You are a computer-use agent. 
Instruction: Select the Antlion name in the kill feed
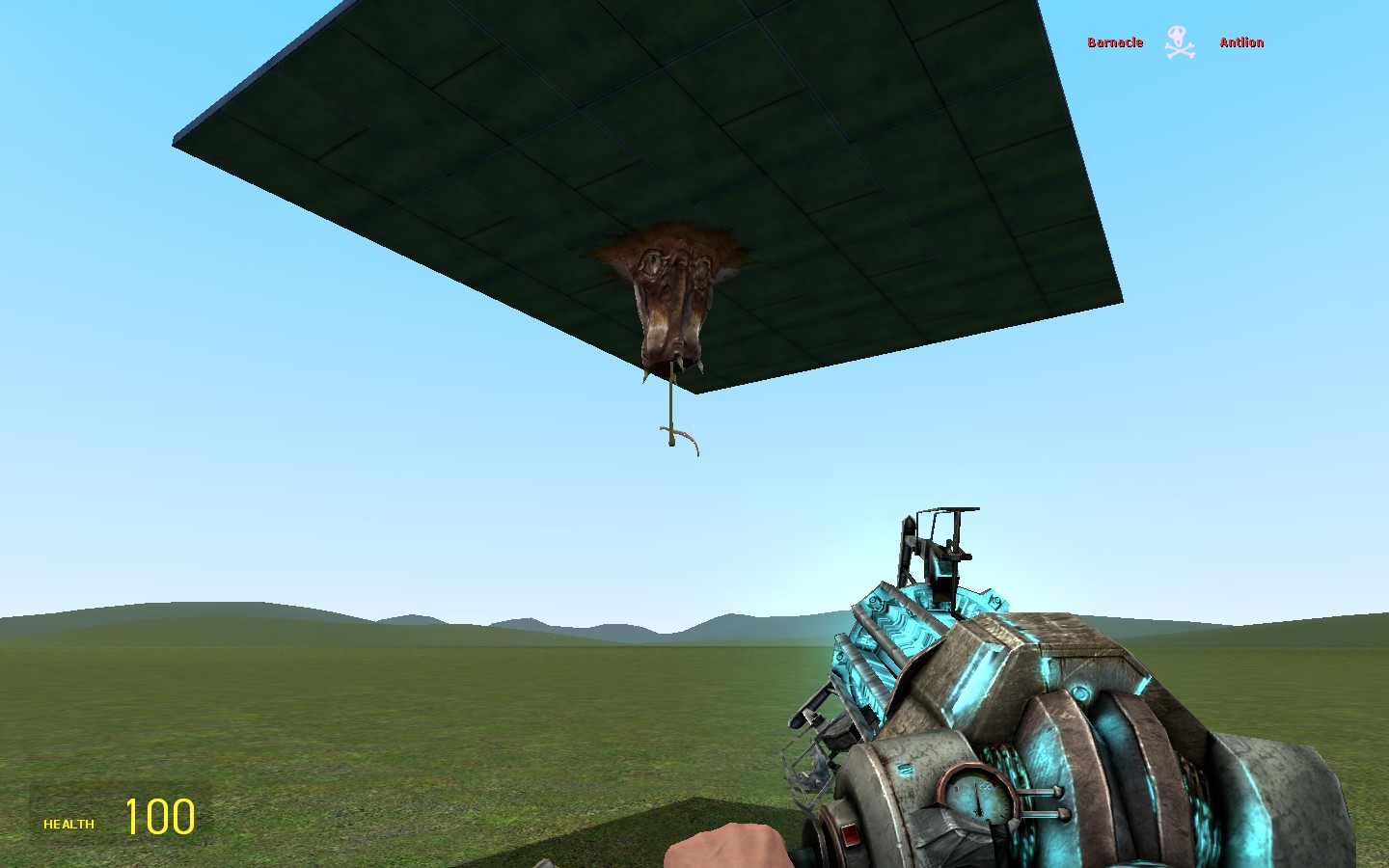click(1241, 42)
